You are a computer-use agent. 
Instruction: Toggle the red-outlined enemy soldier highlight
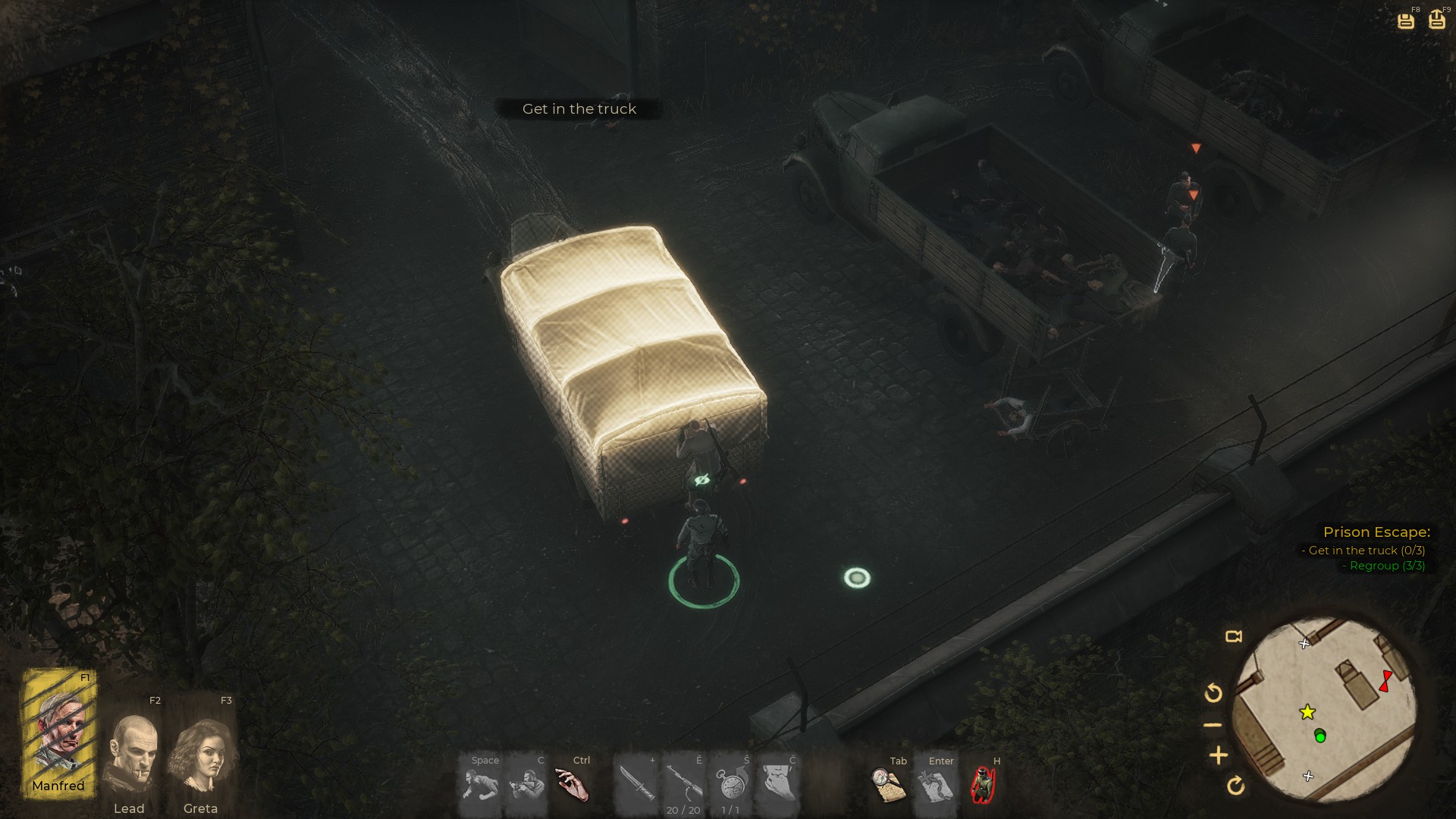[x=984, y=785]
